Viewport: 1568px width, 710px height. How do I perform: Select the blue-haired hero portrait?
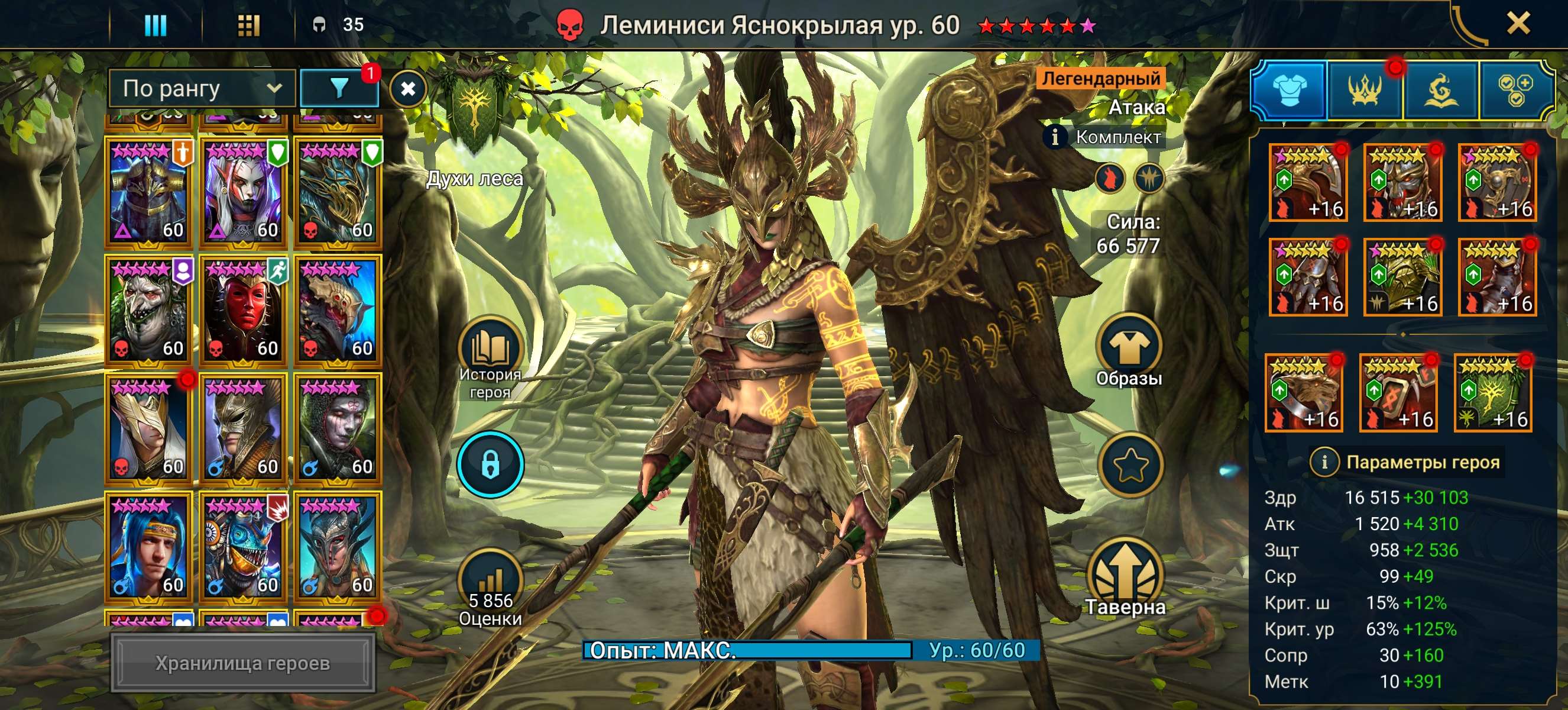[148, 547]
